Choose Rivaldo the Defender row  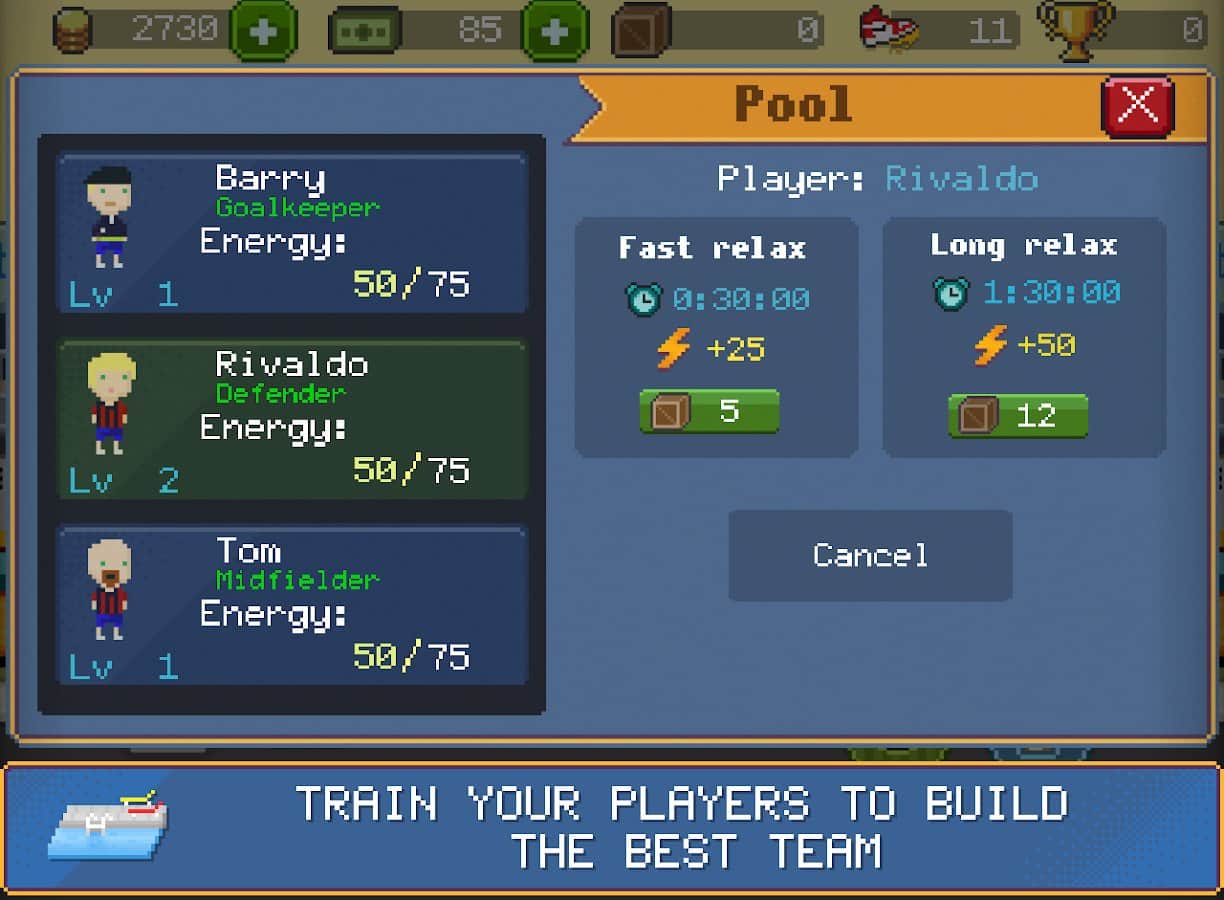point(292,420)
